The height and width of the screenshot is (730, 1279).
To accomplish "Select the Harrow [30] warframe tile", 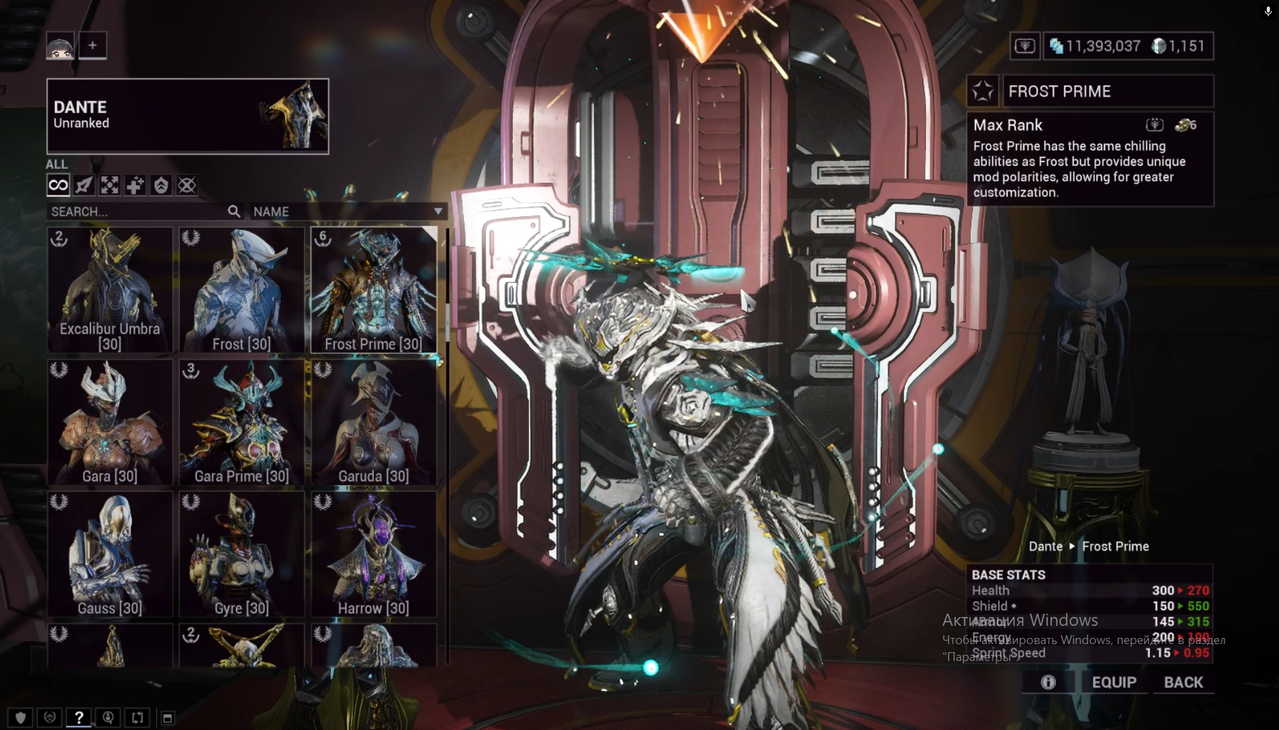I will (374, 554).
